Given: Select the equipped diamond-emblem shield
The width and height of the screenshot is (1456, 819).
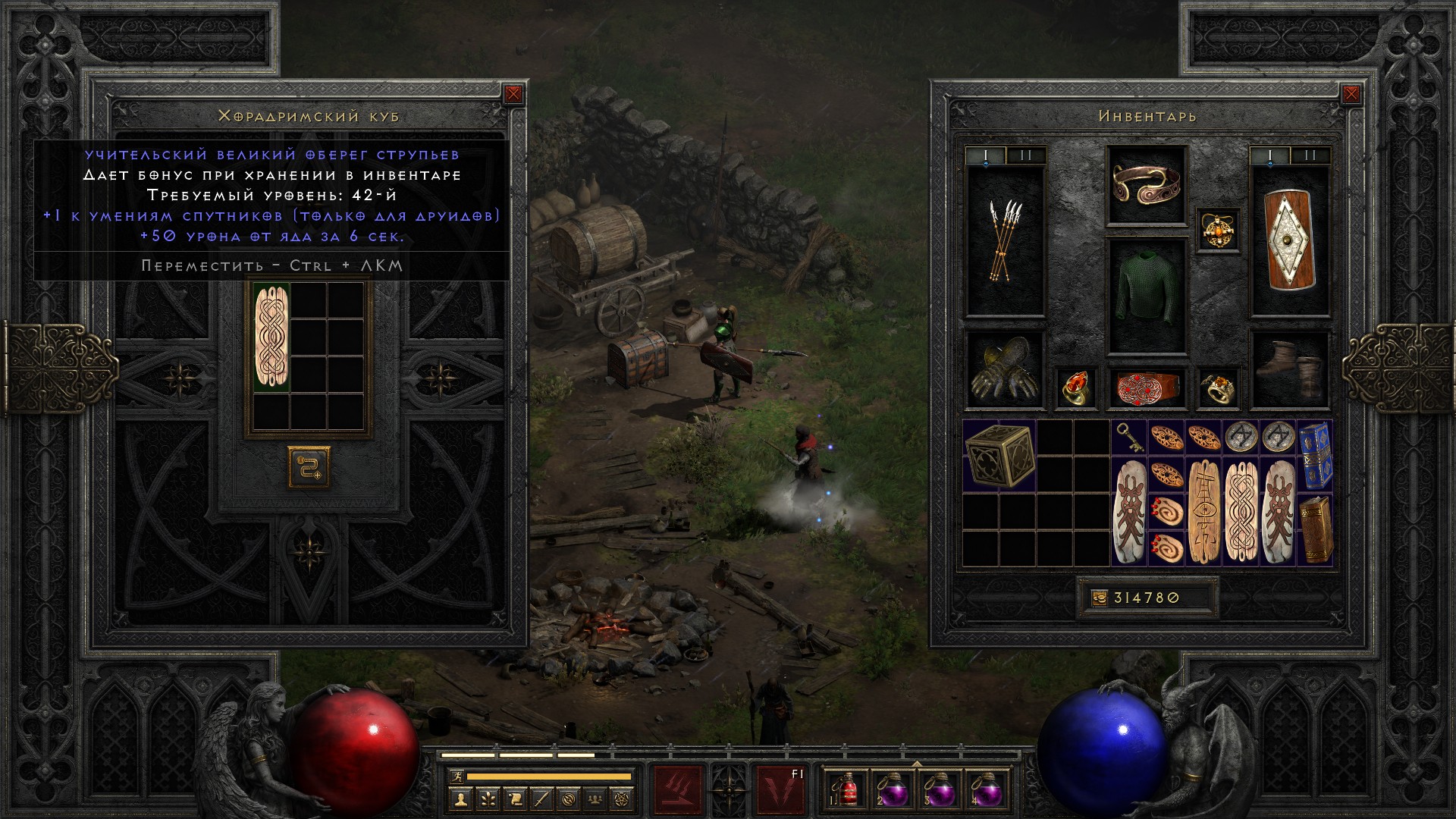Looking at the screenshot, I should pos(1290,240).
